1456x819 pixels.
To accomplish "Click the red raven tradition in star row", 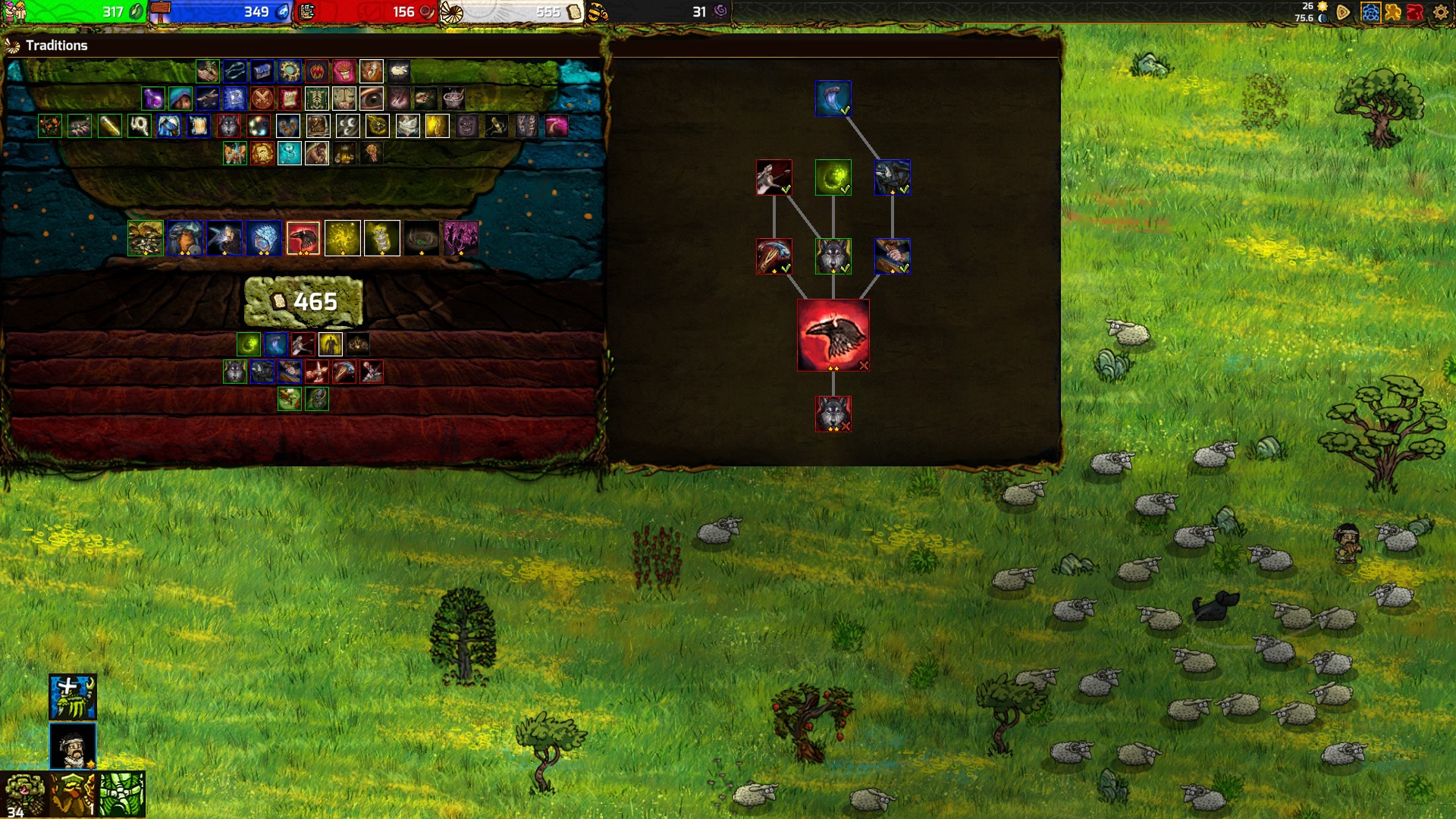I will [x=303, y=238].
